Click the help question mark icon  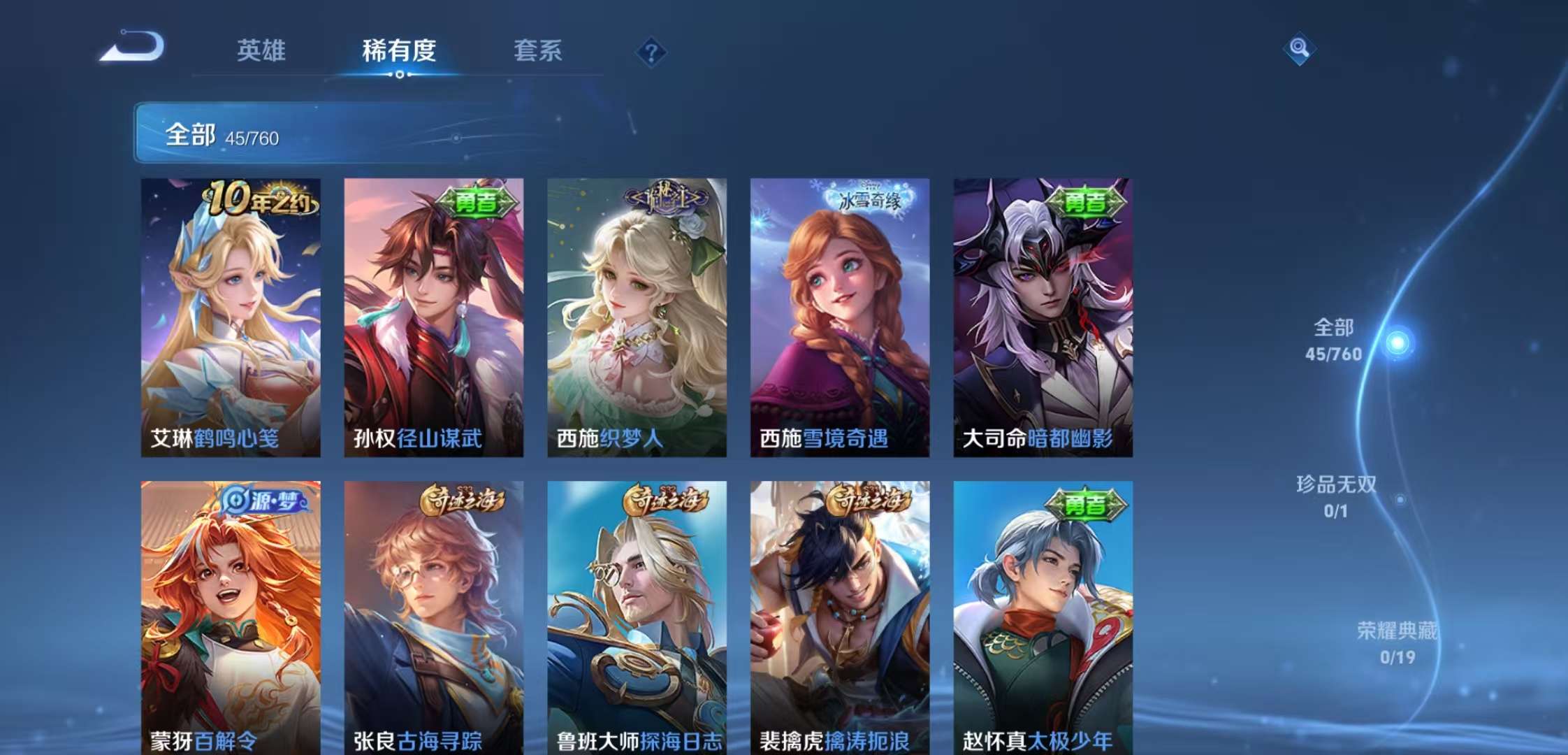(651, 49)
